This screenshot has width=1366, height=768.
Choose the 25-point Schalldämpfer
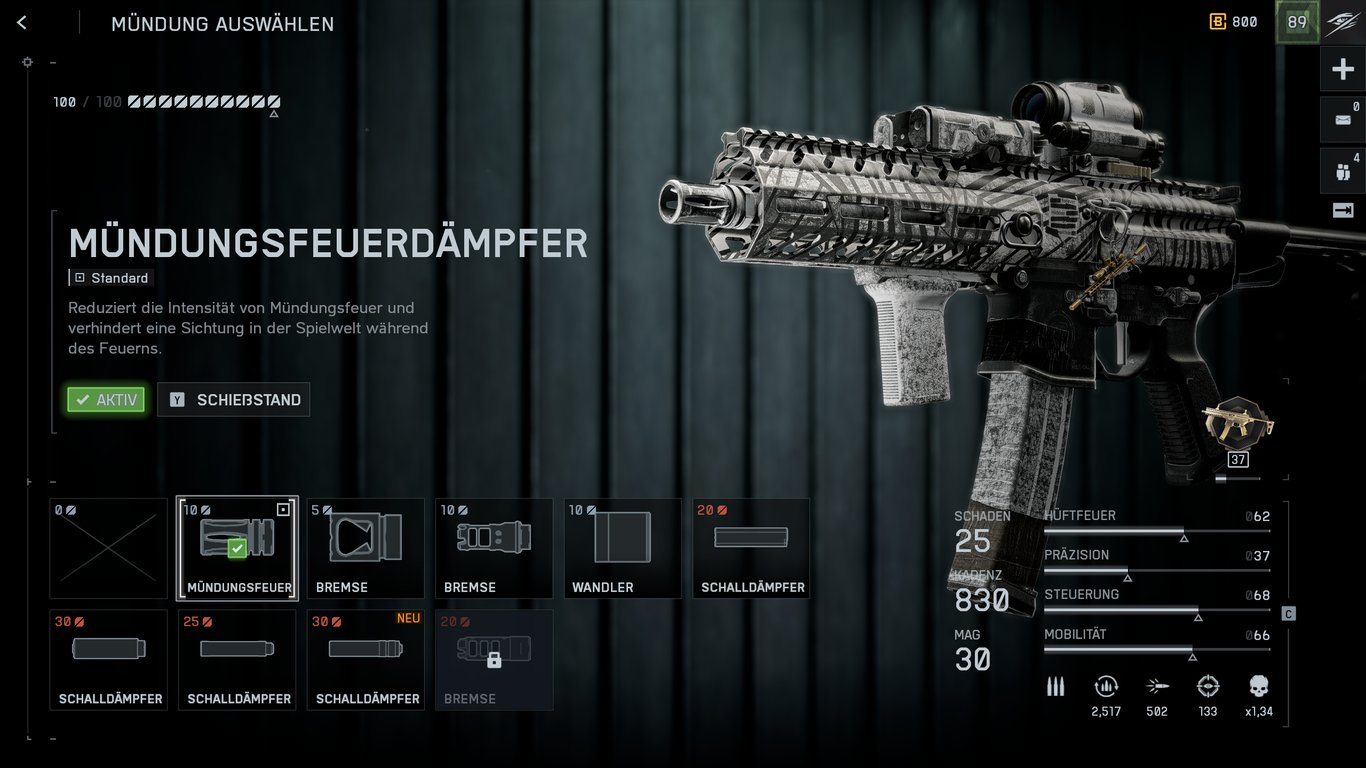tap(237, 659)
